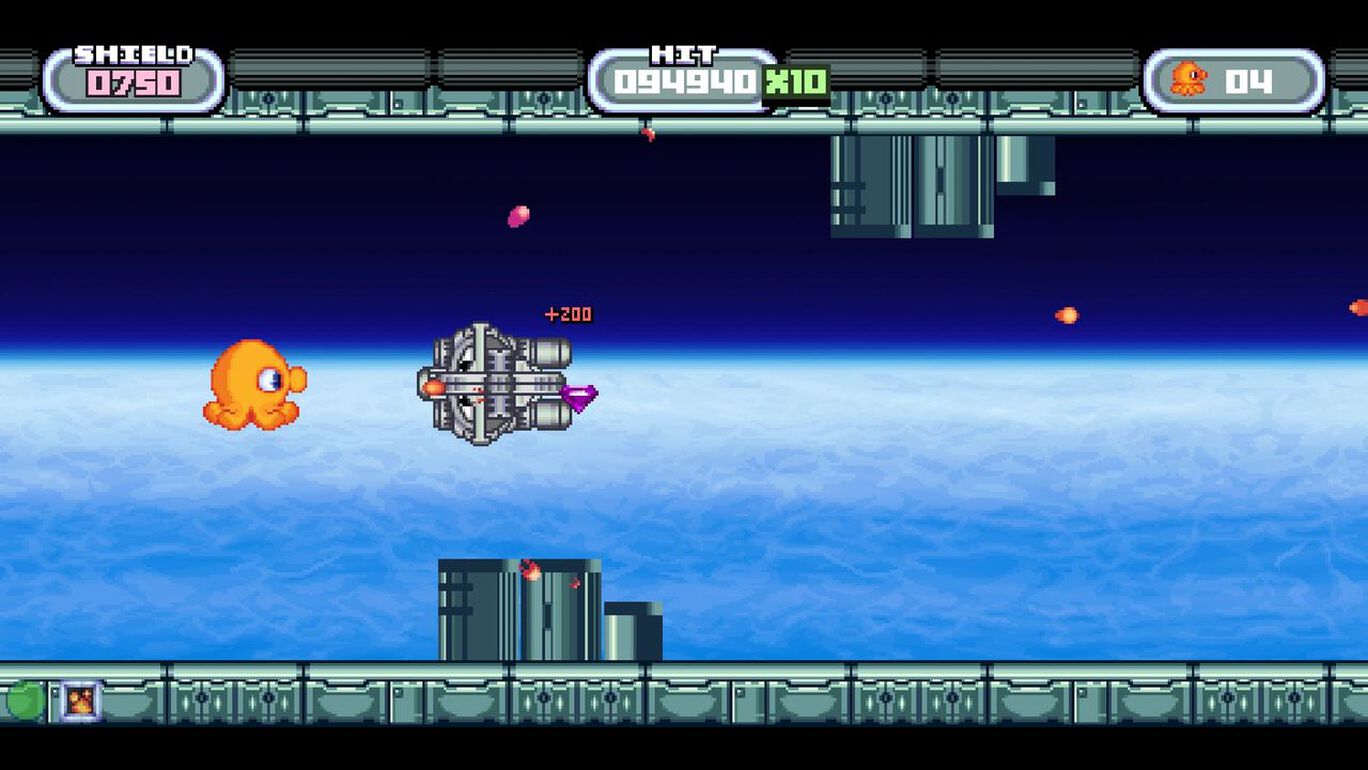This screenshot has height=770, width=1368.
Task: Select the fiery weapon slot icon
Action: point(80,700)
